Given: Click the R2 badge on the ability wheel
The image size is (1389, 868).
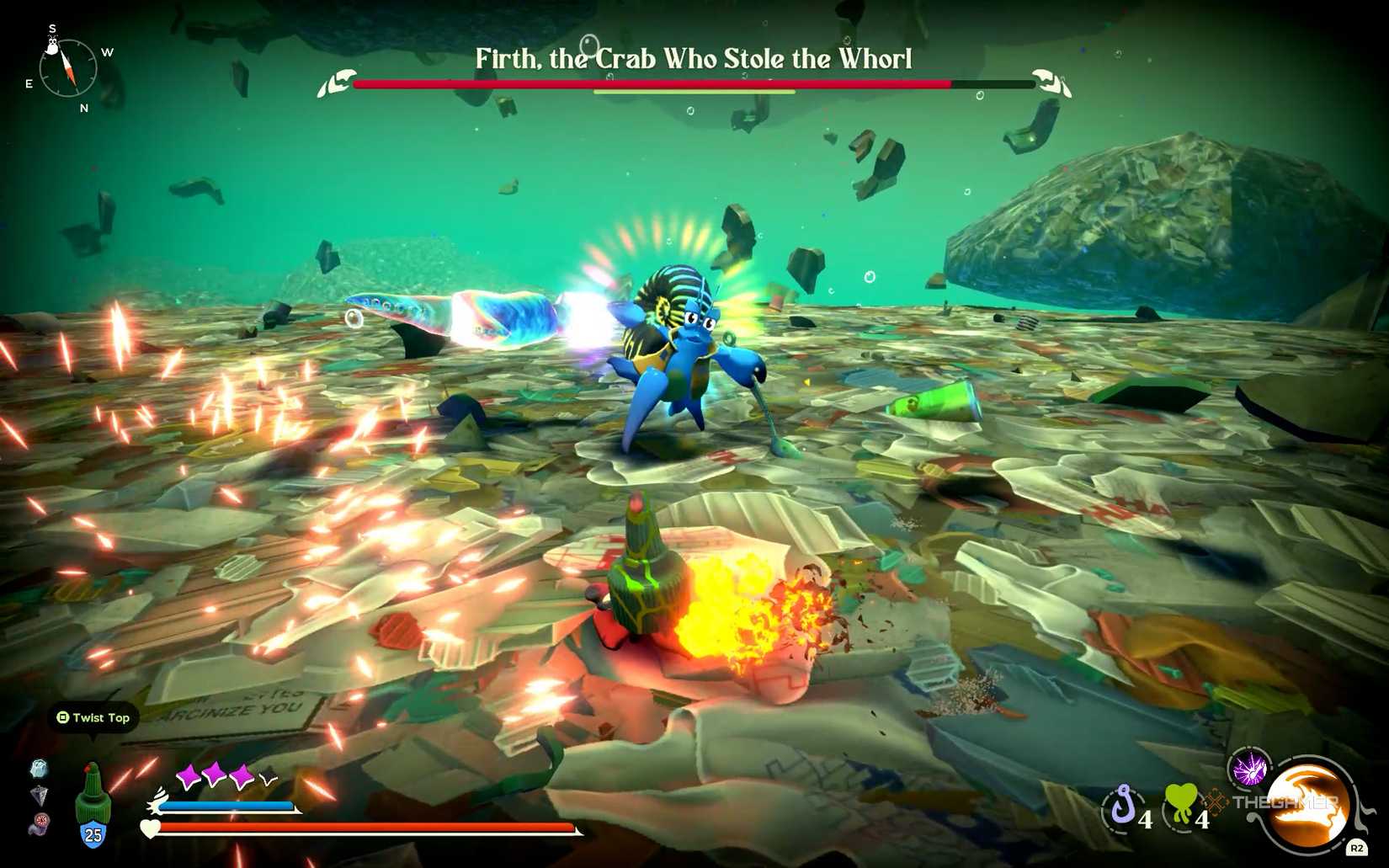Looking at the screenshot, I should (1357, 847).
